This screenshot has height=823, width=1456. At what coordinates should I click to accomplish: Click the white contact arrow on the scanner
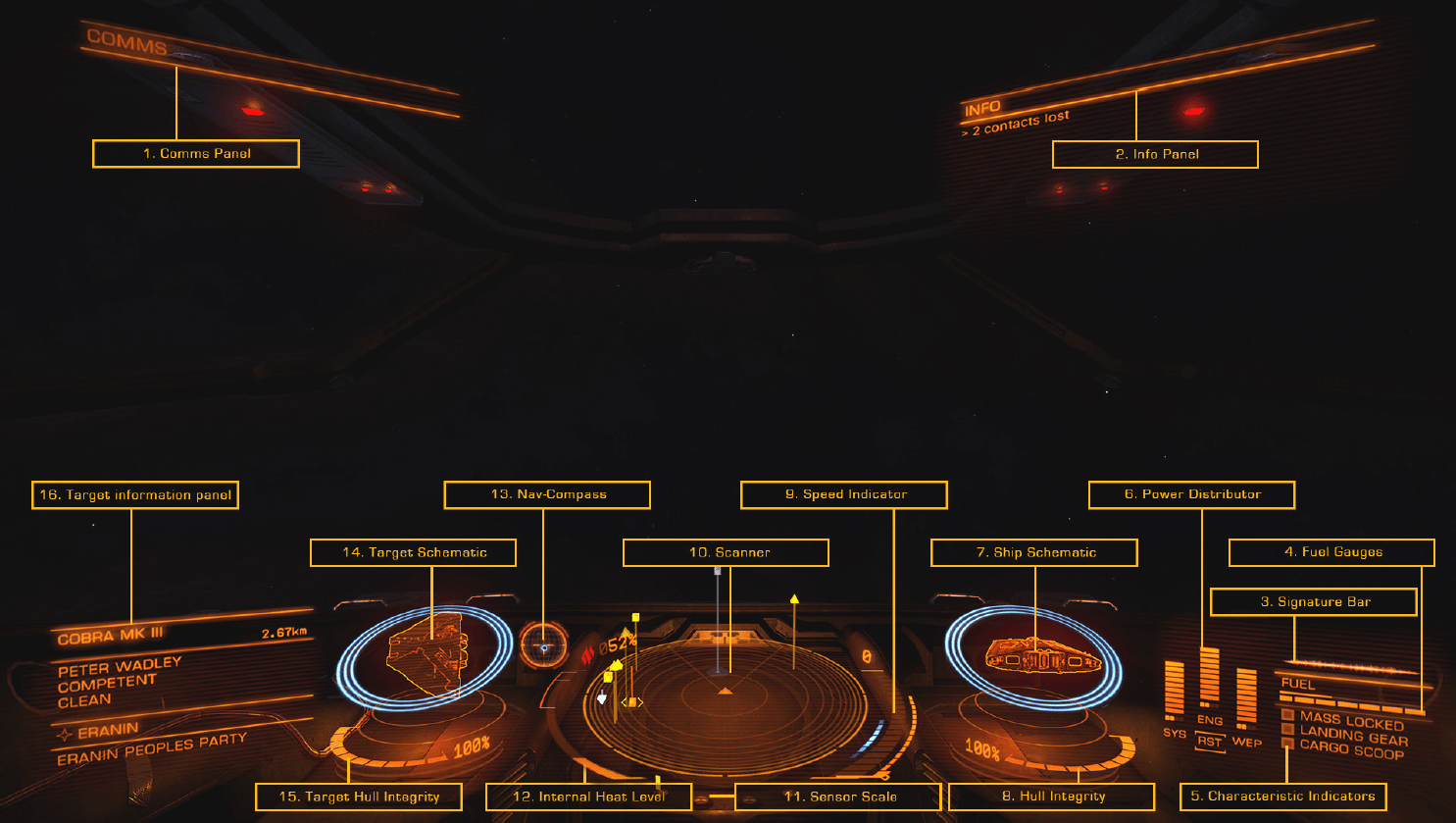coord(601,697)
